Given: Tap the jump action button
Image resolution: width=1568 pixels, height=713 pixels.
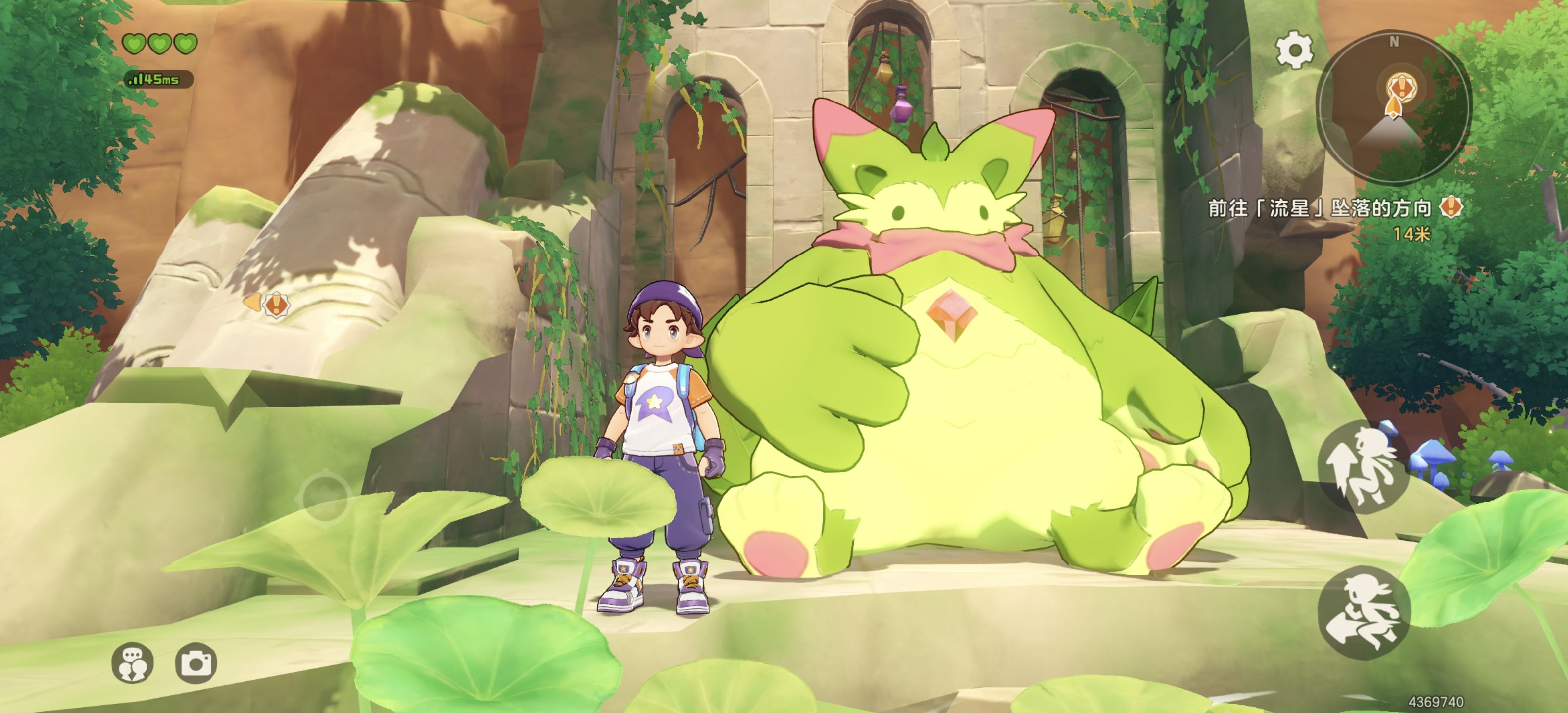Looking at the screenshot, I should click(x=1364, y=466).
